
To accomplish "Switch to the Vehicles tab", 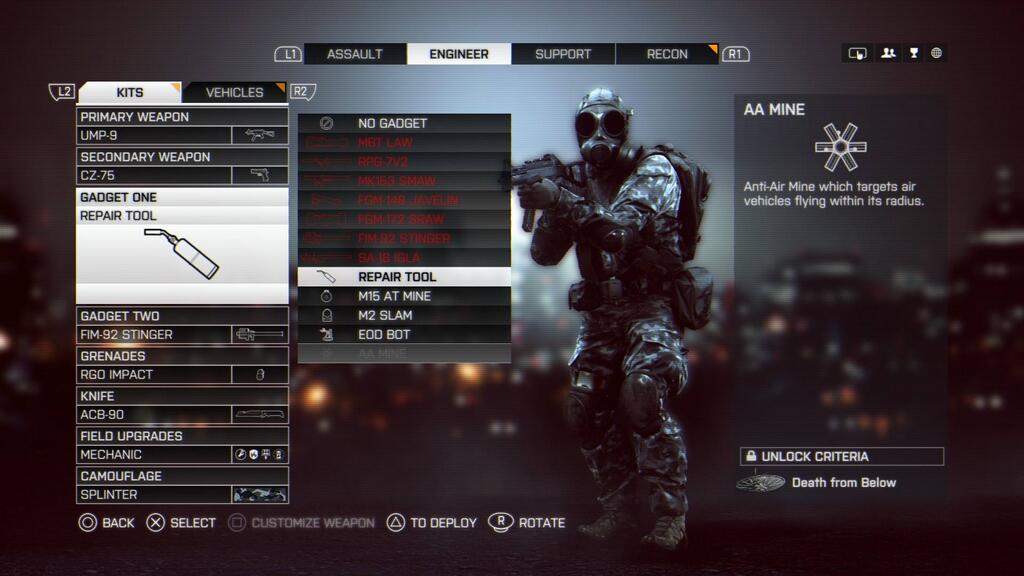I will click(235, 92).
